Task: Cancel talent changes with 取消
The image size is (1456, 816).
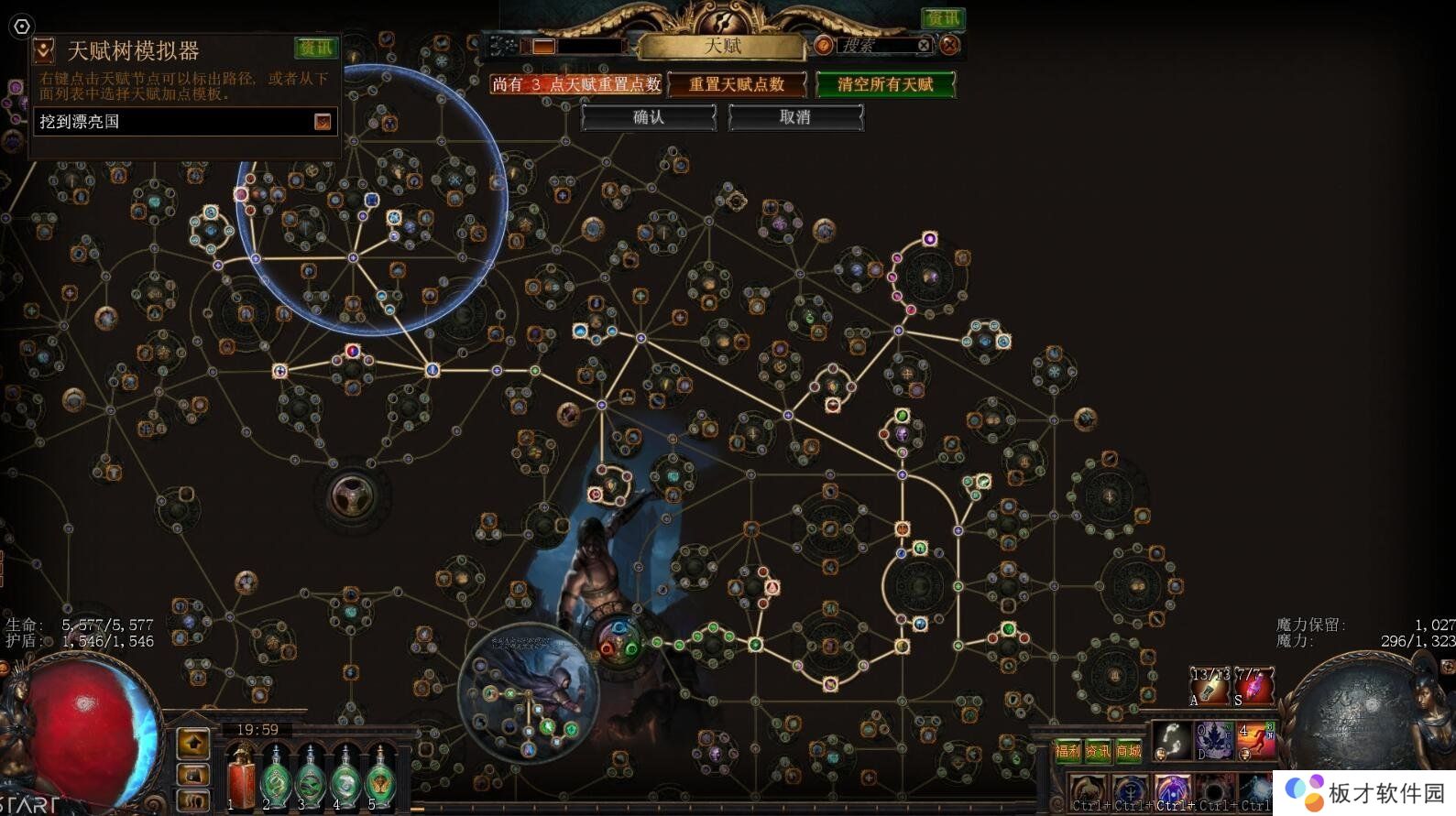Action: point(795,117)
